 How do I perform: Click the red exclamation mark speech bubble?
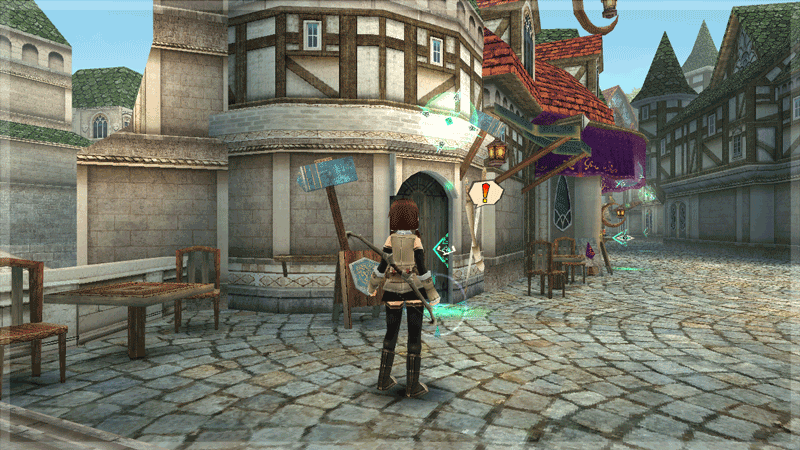[485, 192]
